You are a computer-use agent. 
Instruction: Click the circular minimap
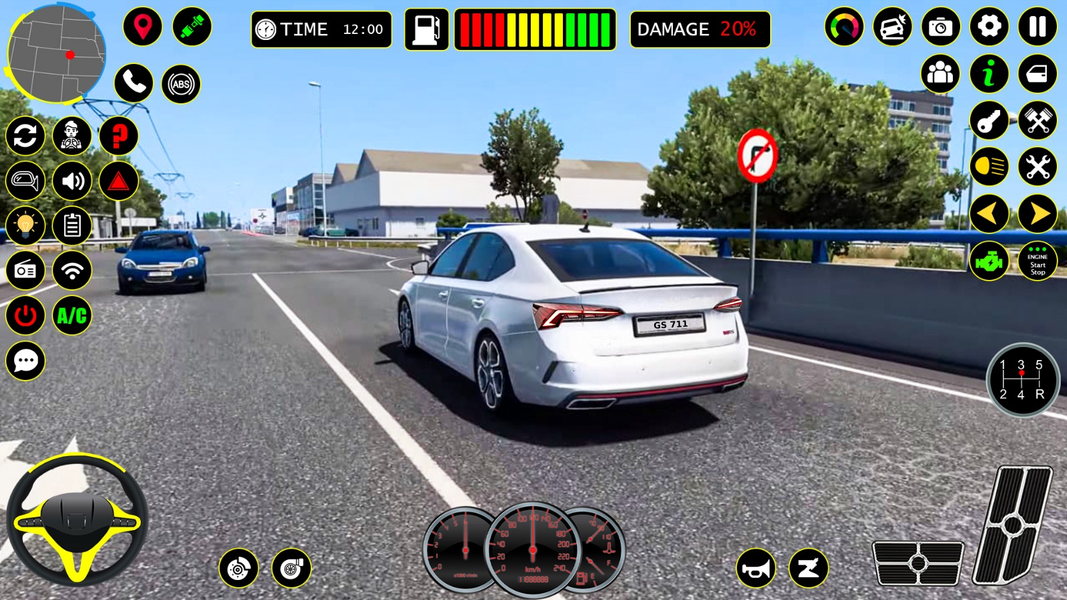pos(56,53)
